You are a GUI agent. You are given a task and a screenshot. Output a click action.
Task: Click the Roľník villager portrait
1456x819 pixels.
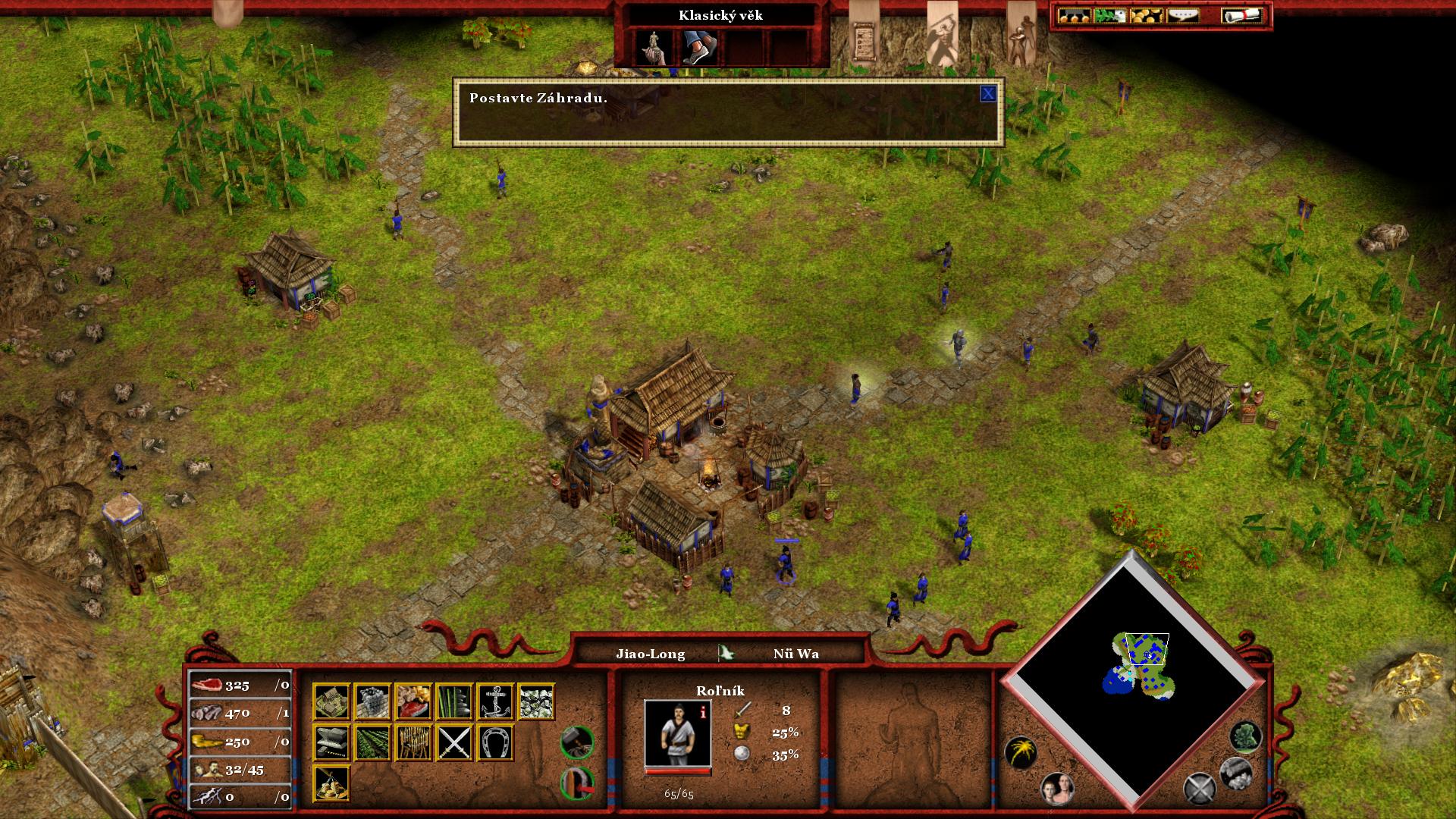tap(677, 733)
